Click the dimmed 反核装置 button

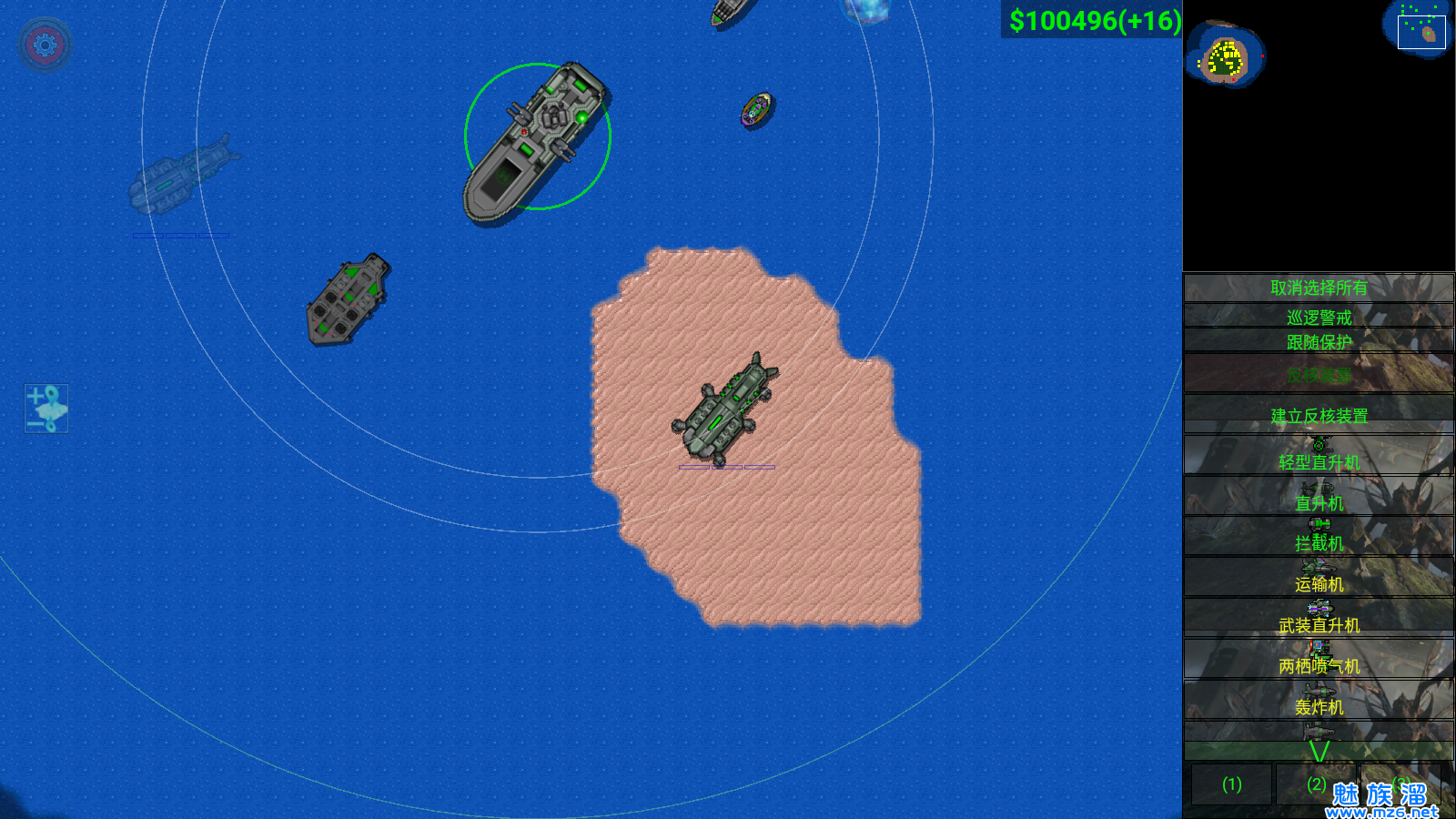(1319, 374)
